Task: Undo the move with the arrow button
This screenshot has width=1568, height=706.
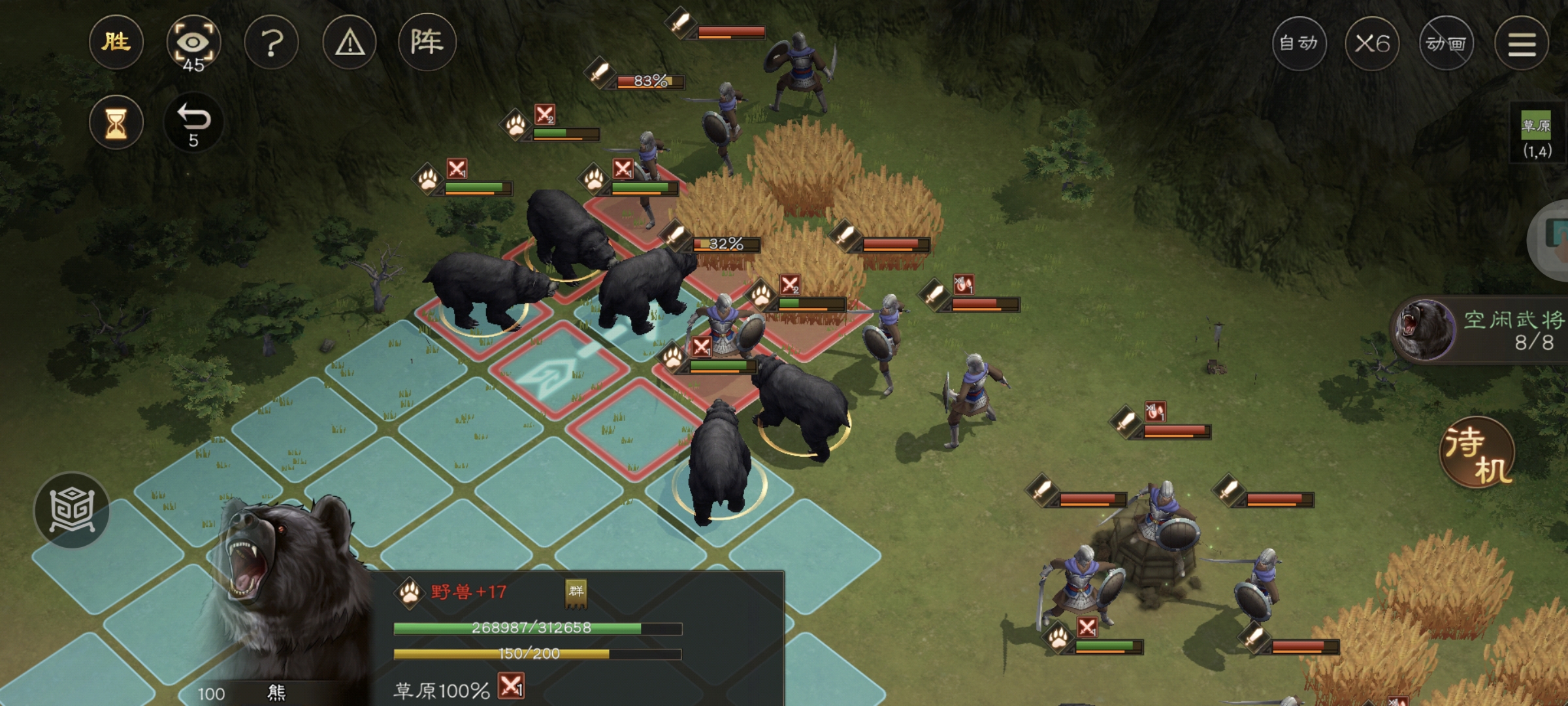Action: (x=193, y=123)
